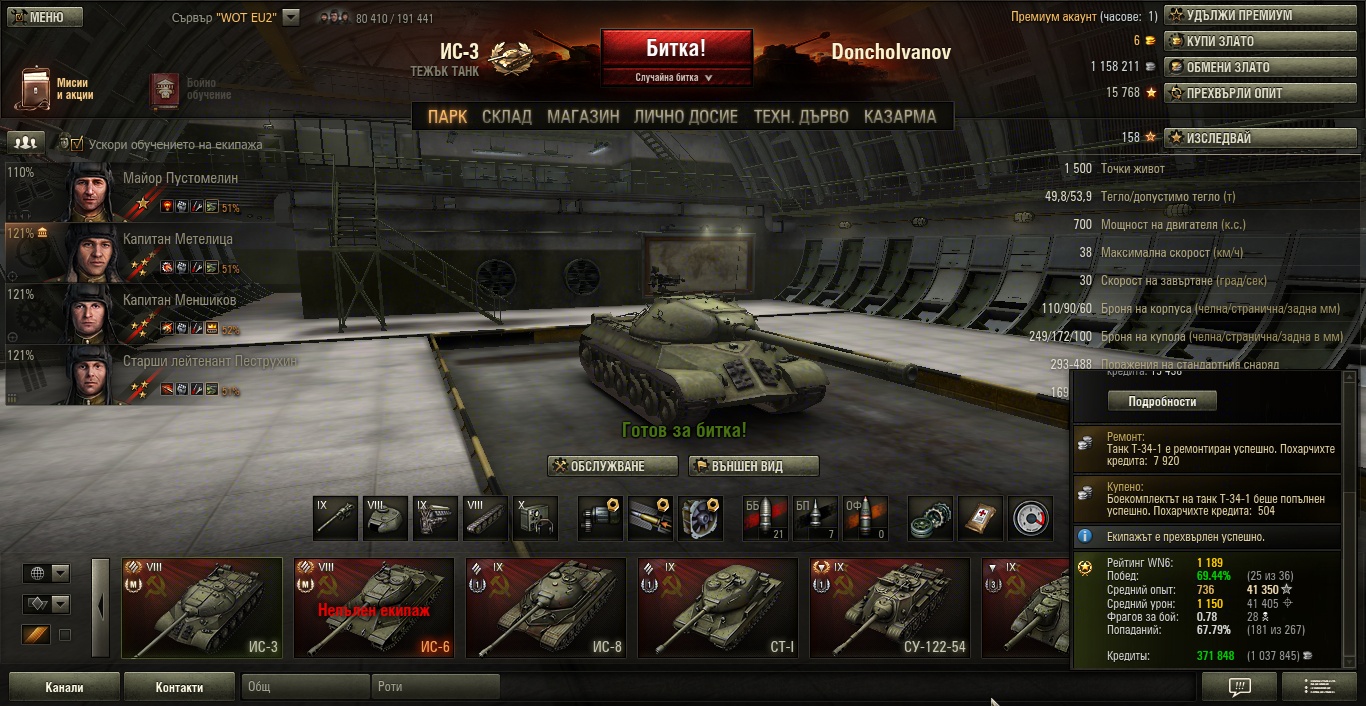
Task: Open the Подробности details button
Action: point(1162,401)
